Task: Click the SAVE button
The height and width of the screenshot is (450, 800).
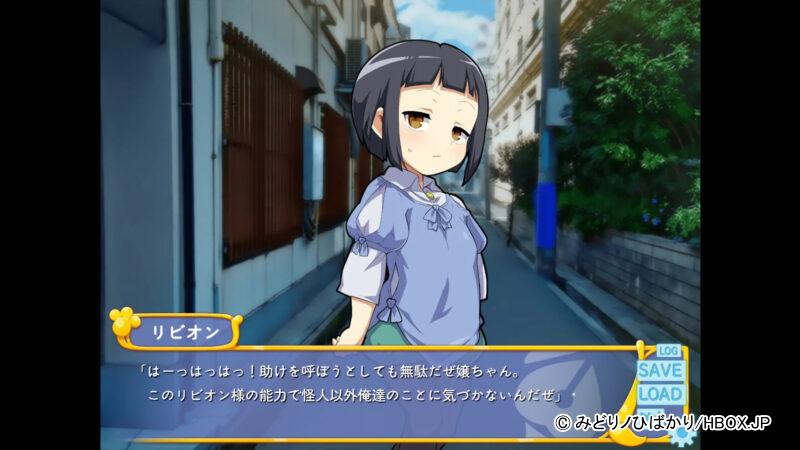Action: coord(660,370)
